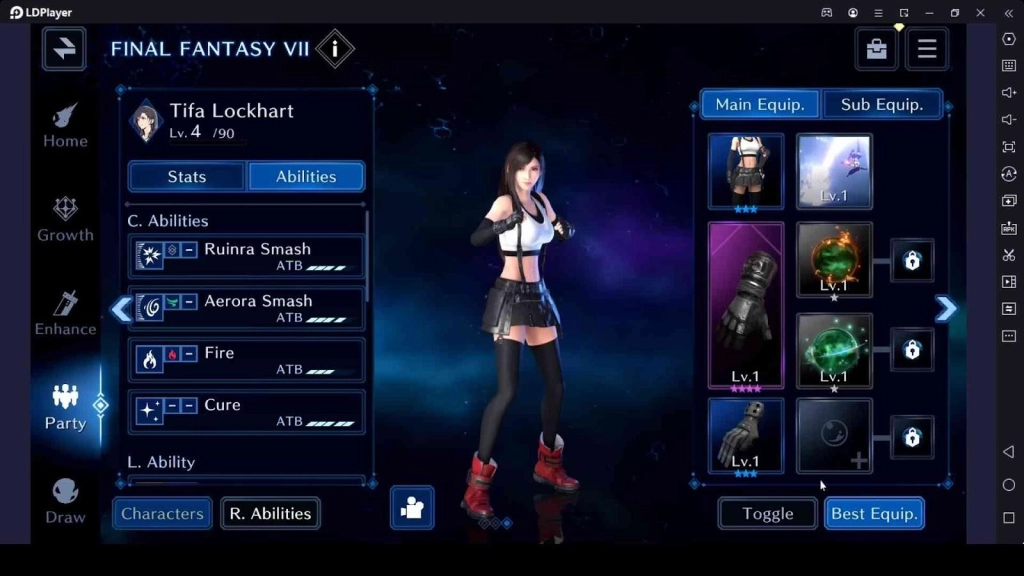Click the Fire ability entry
The height and width of the screenshot is (576, 1024).
point(246,360)
